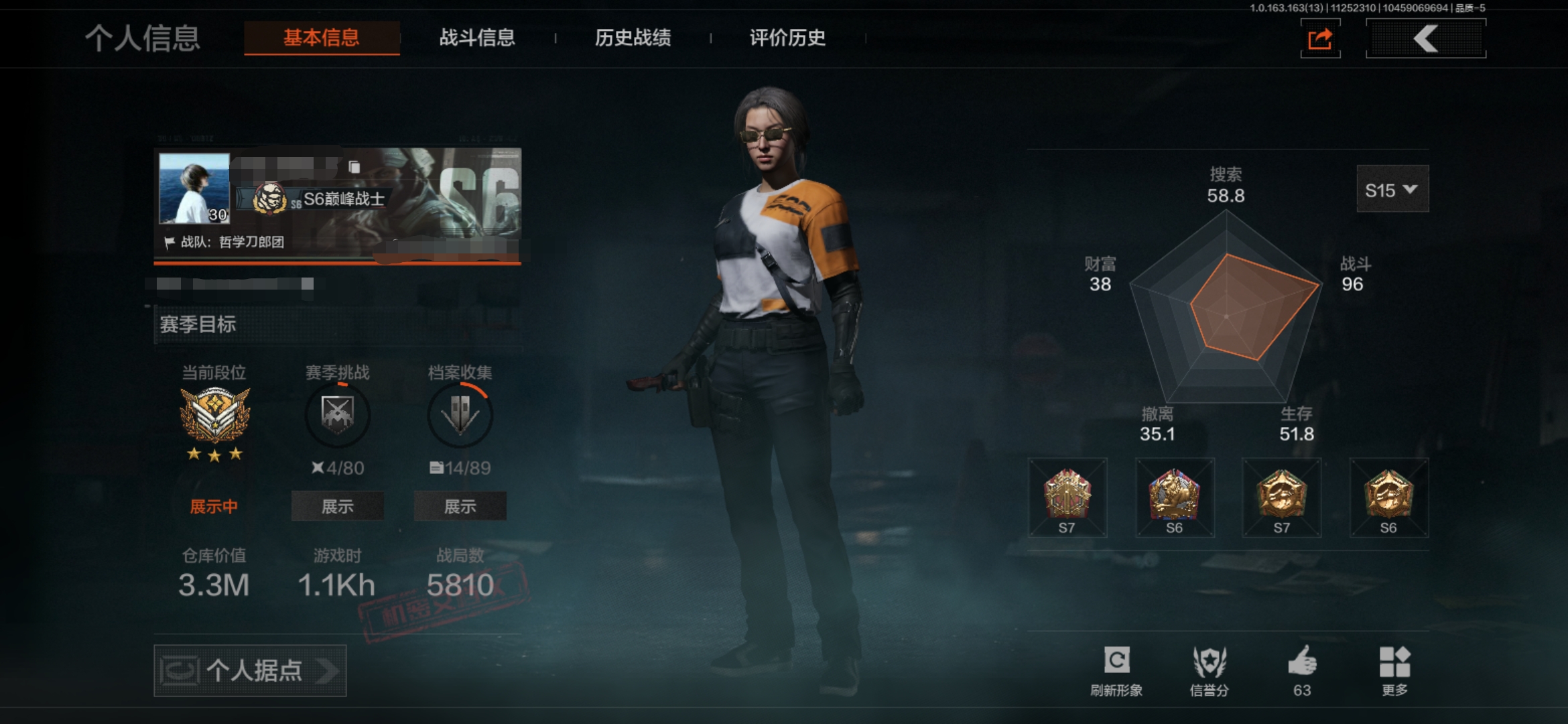
Task: Give a thumbs-up like
Action: click(x=1302, y=670)
